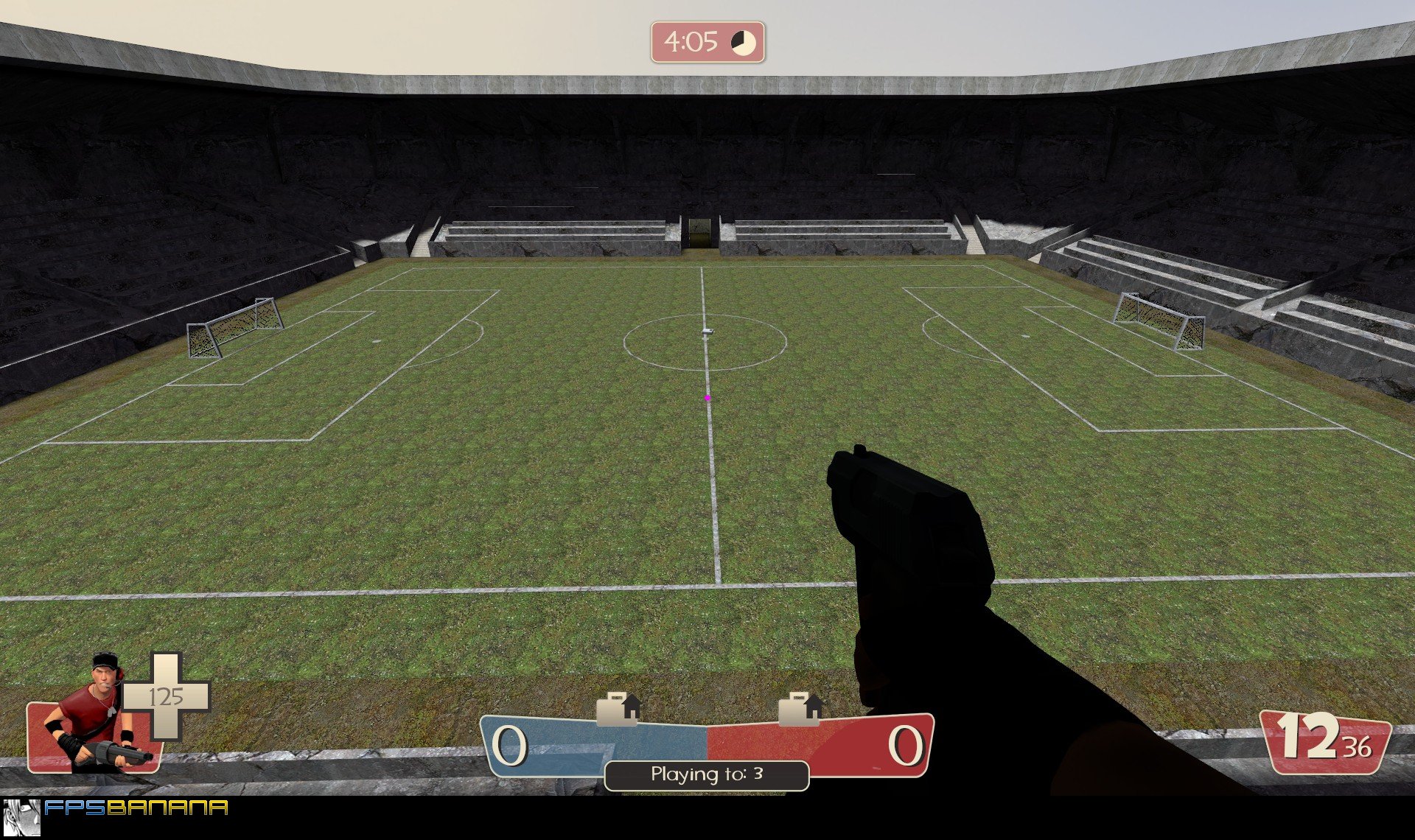Viewport: 1415px width, 840px height.
Task: Click the pie-chart timer icon beside 4:05
Action: click(x=742, y=43)
